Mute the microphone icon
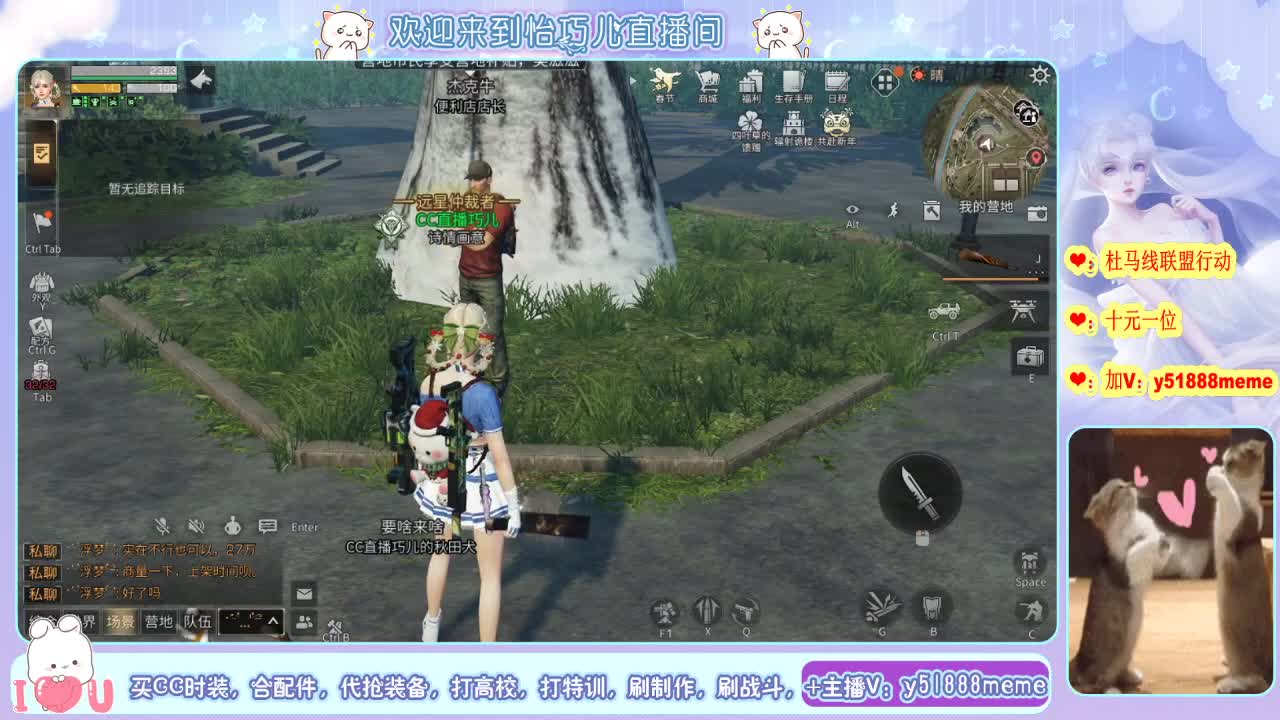This screenshot has height=720, width=1280. (x=163, y=525)
